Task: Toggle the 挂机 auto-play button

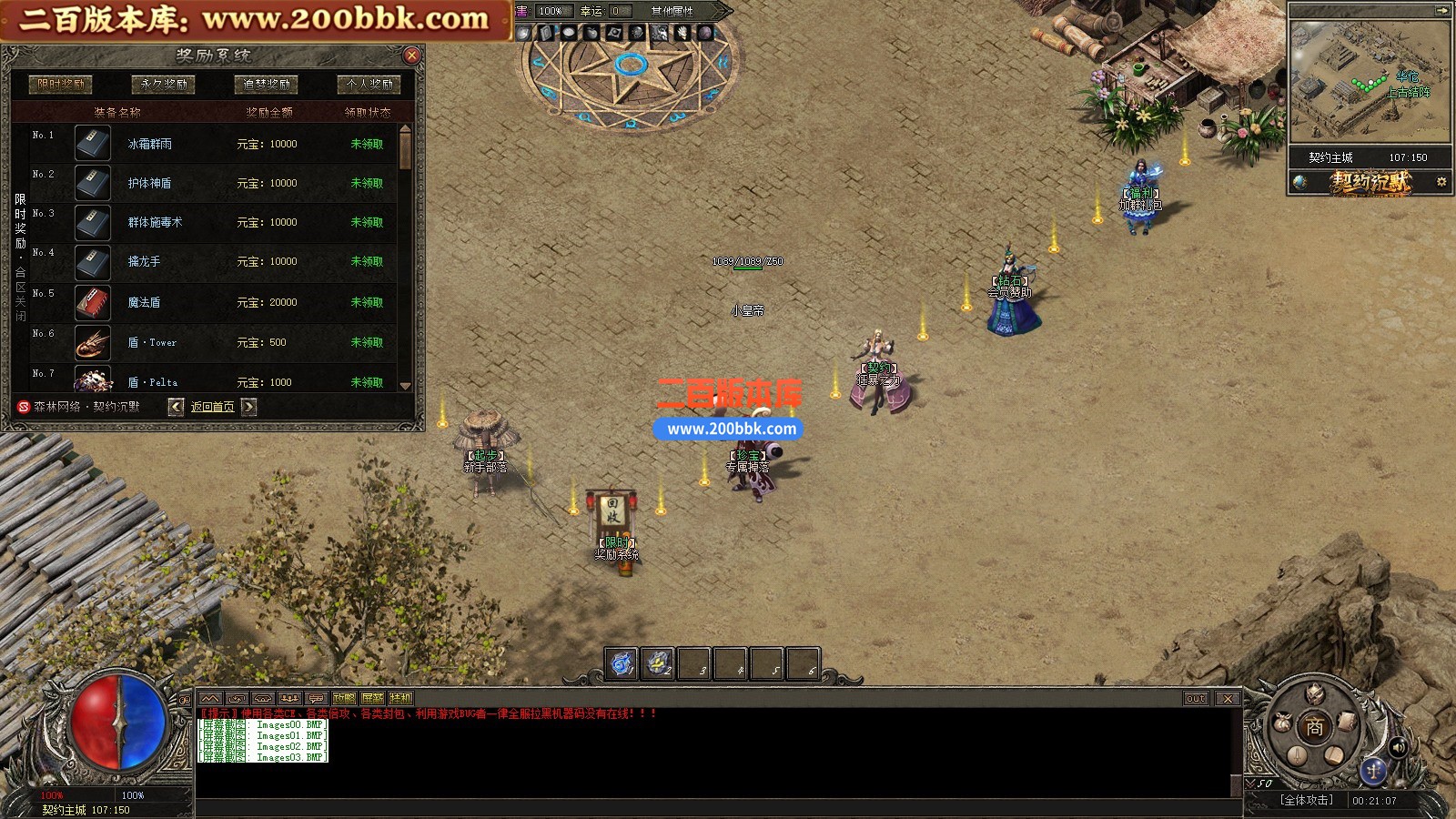Action: 400,698
